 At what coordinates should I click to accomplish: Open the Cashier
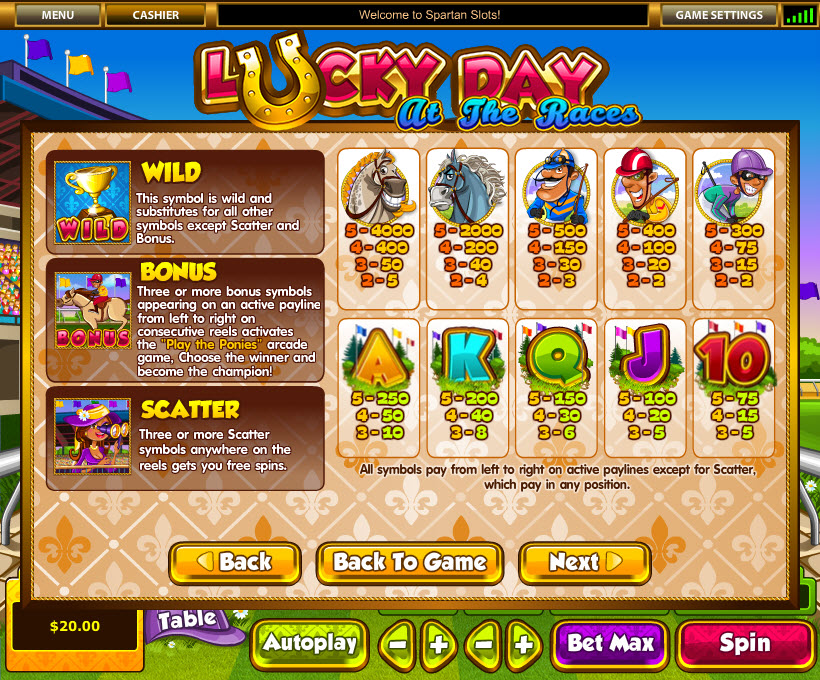pos(156,15)
